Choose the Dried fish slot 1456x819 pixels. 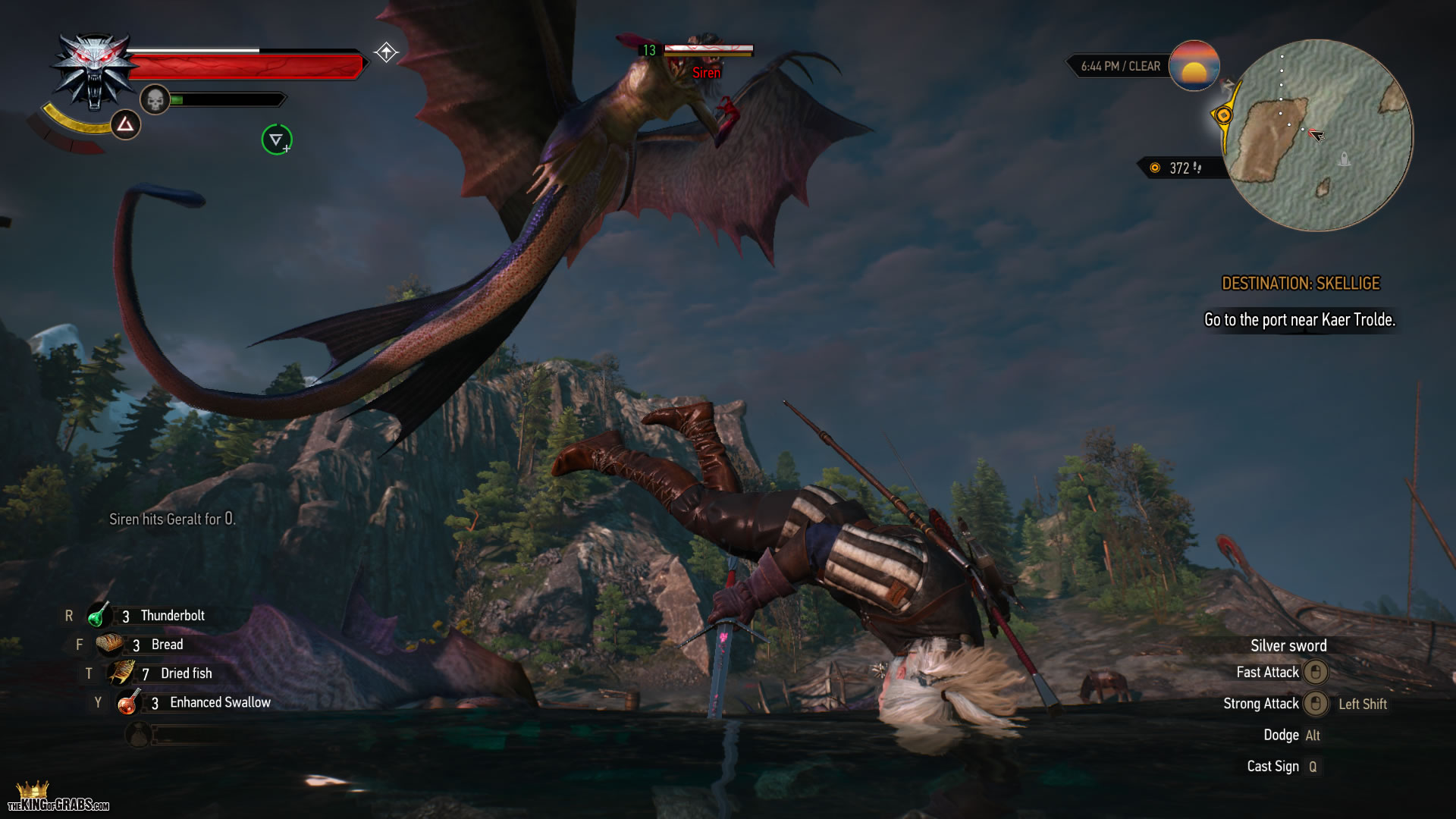[x=121, y=673]
